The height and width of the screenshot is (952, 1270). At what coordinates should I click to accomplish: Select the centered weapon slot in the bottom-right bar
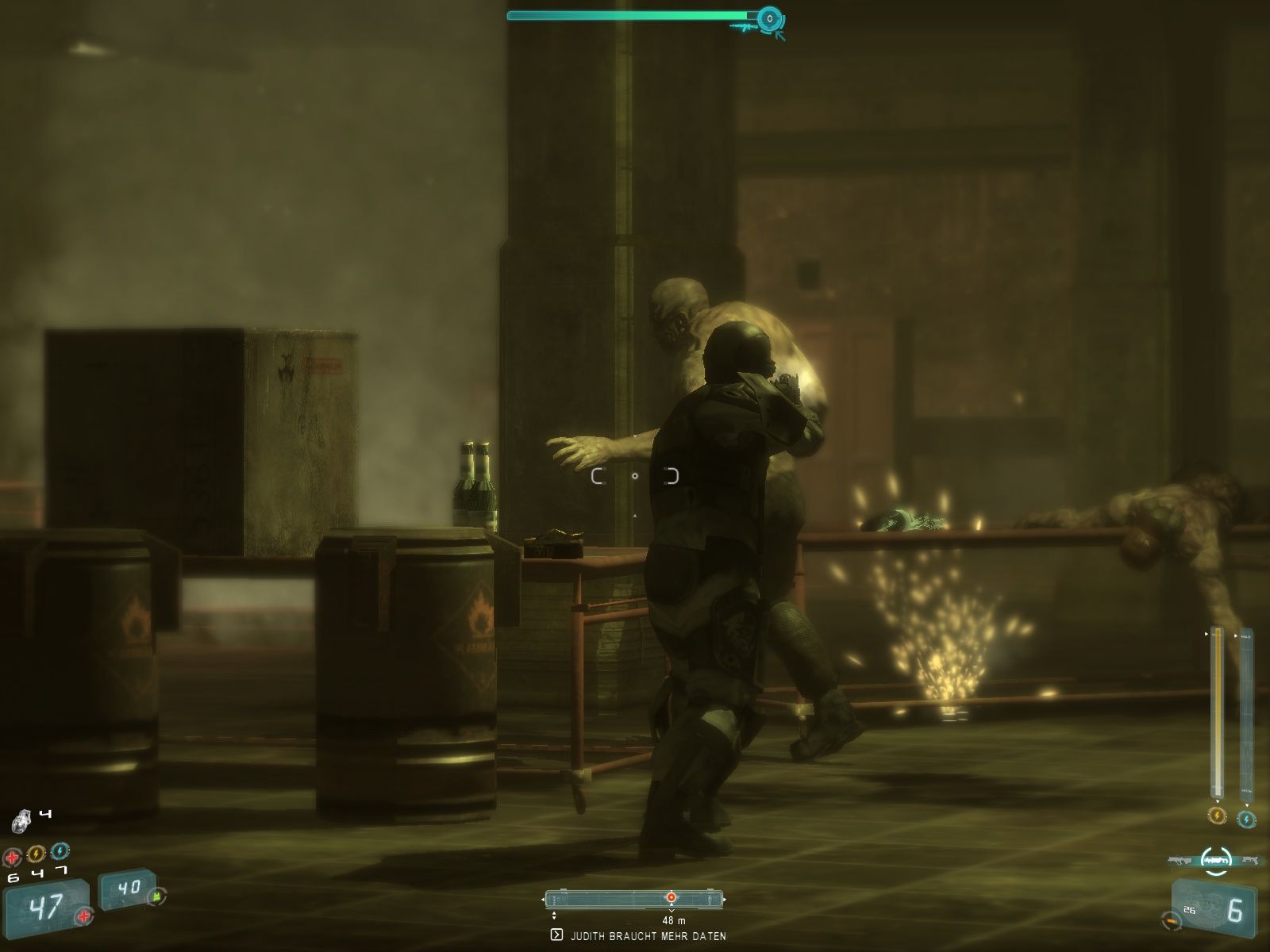coord(1216,860)
